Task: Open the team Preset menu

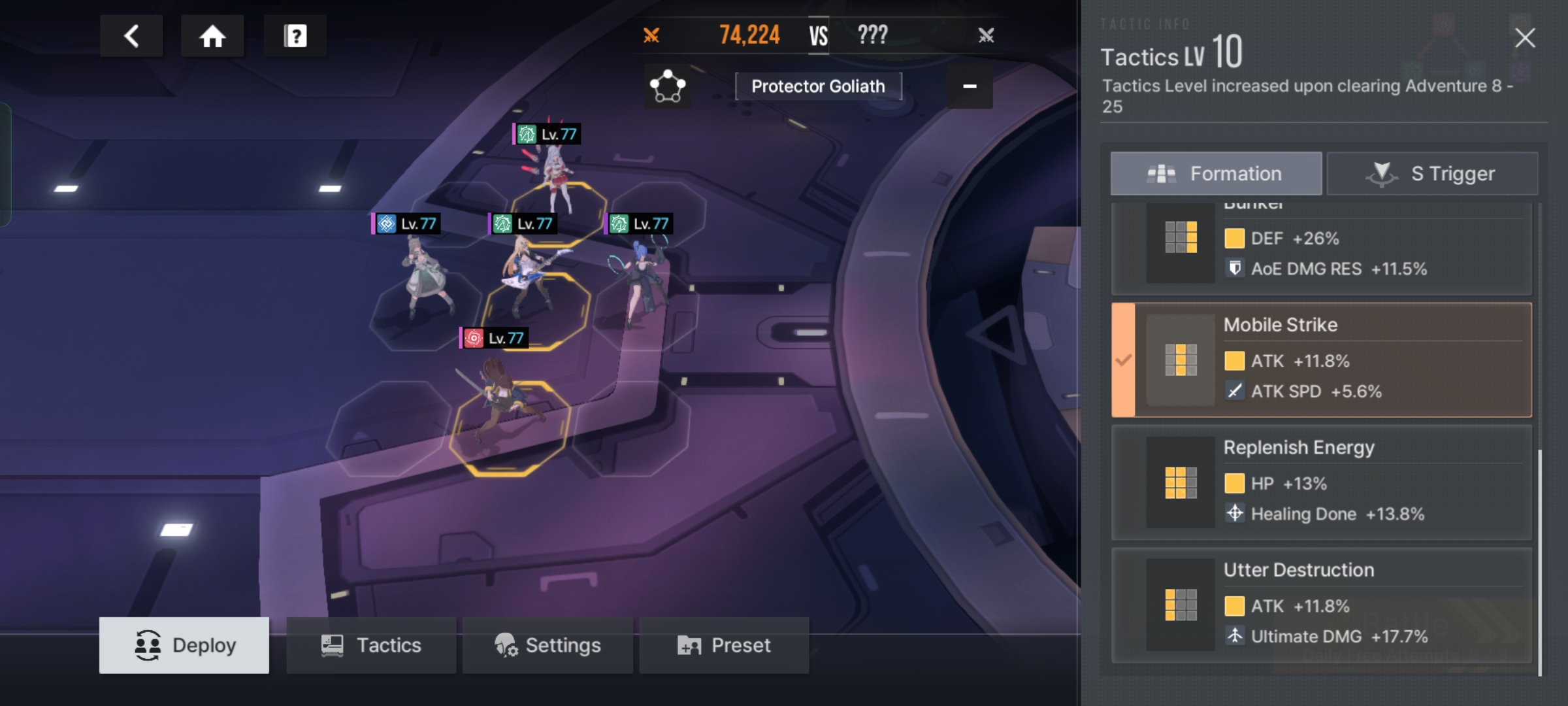Action: point(724,645)
